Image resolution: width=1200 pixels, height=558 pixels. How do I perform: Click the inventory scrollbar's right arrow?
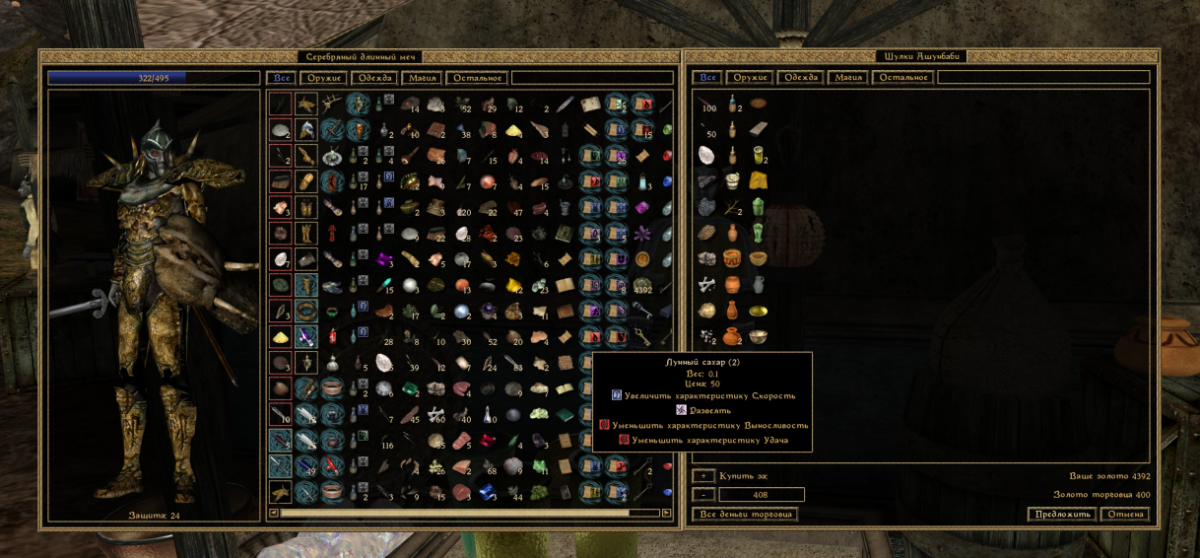[x=667, y=514]
